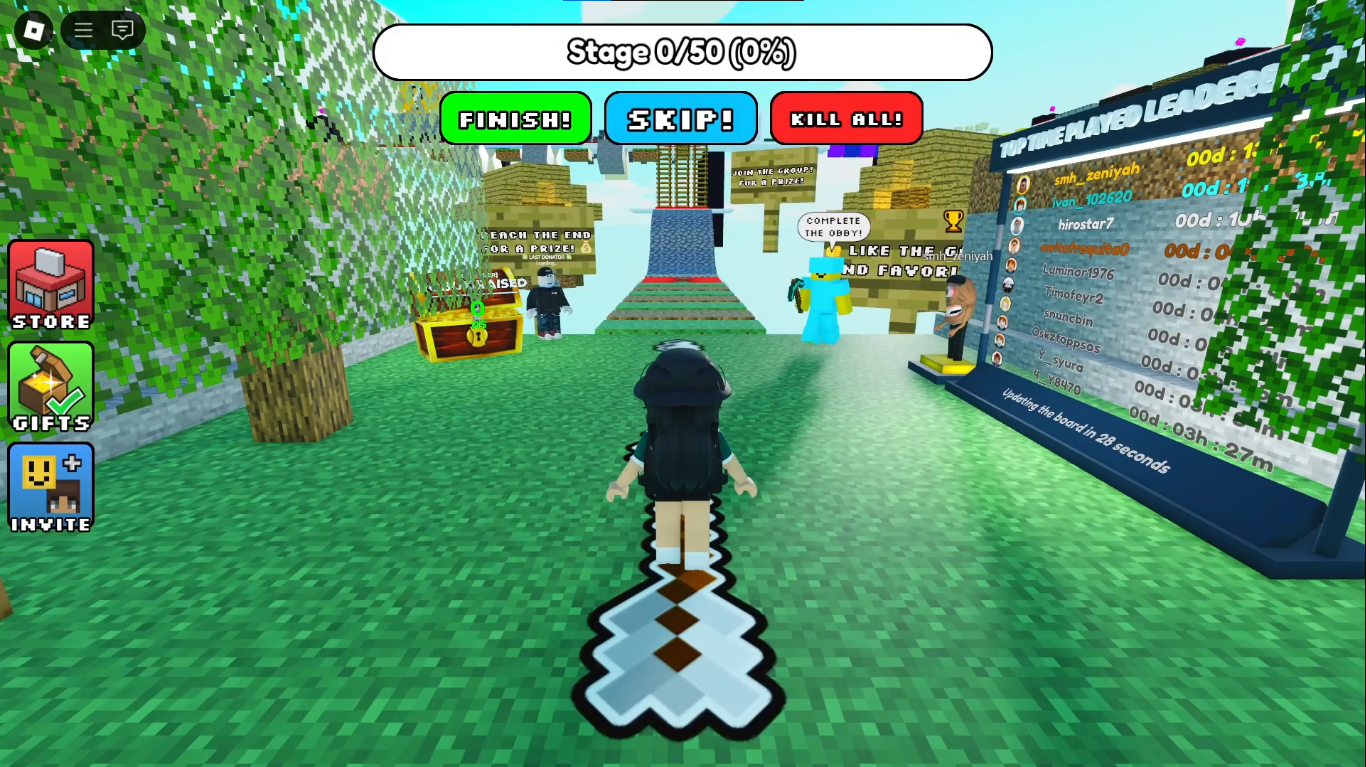This screenshot has height=767, width=1366.
Task: Open the player list menu icon
Action: tap(83, 30)
